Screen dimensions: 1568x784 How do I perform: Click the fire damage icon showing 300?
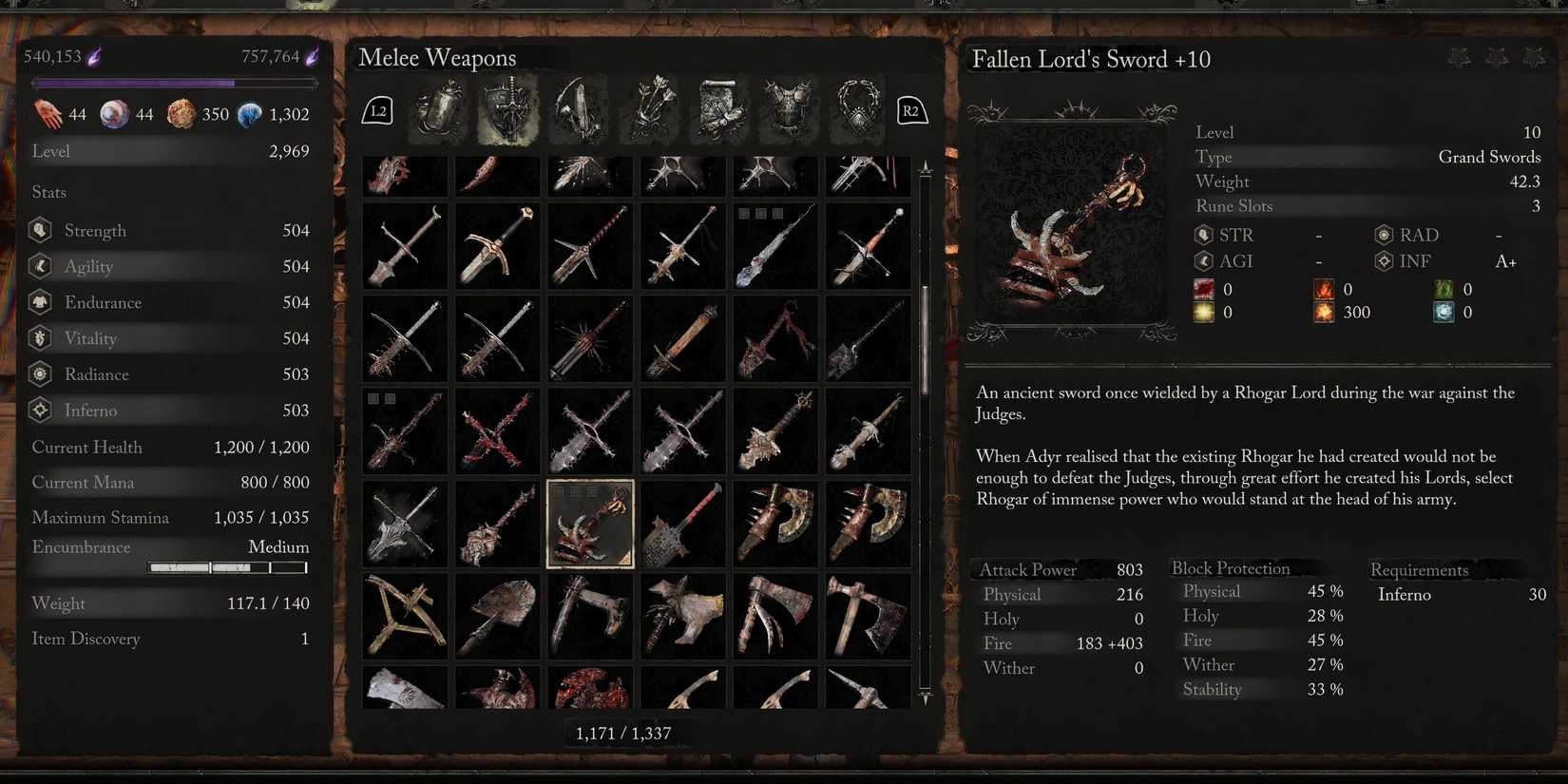click(x=1323, y=312)
